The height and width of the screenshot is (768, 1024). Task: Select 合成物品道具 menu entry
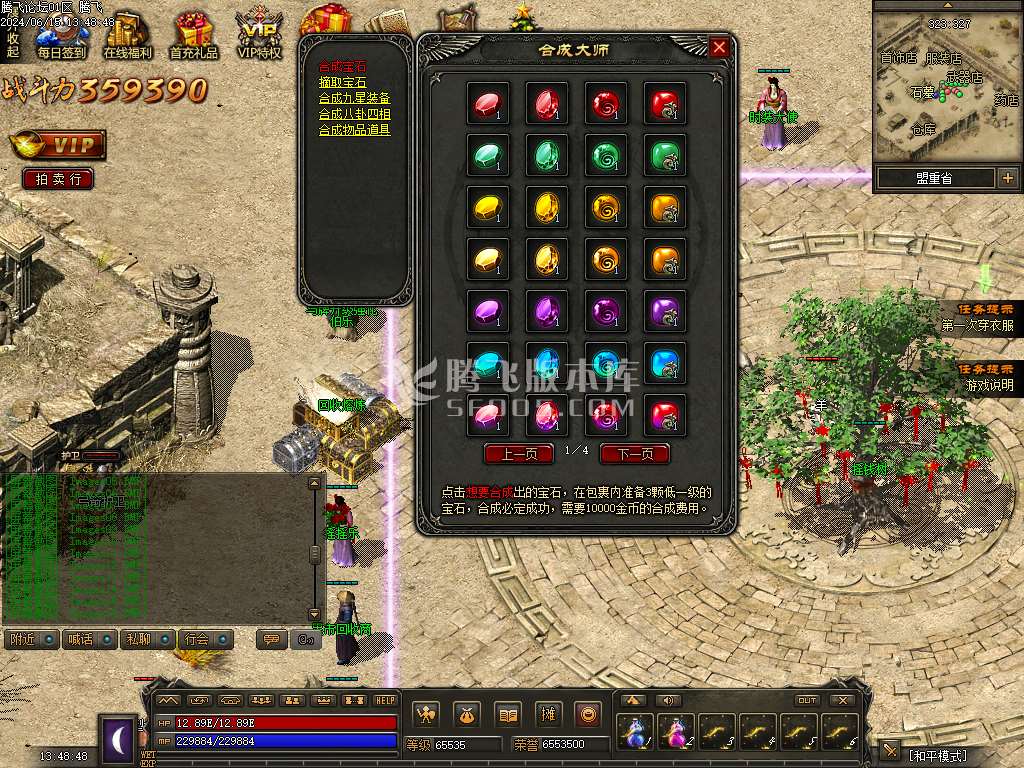click(x=354, y=130)
